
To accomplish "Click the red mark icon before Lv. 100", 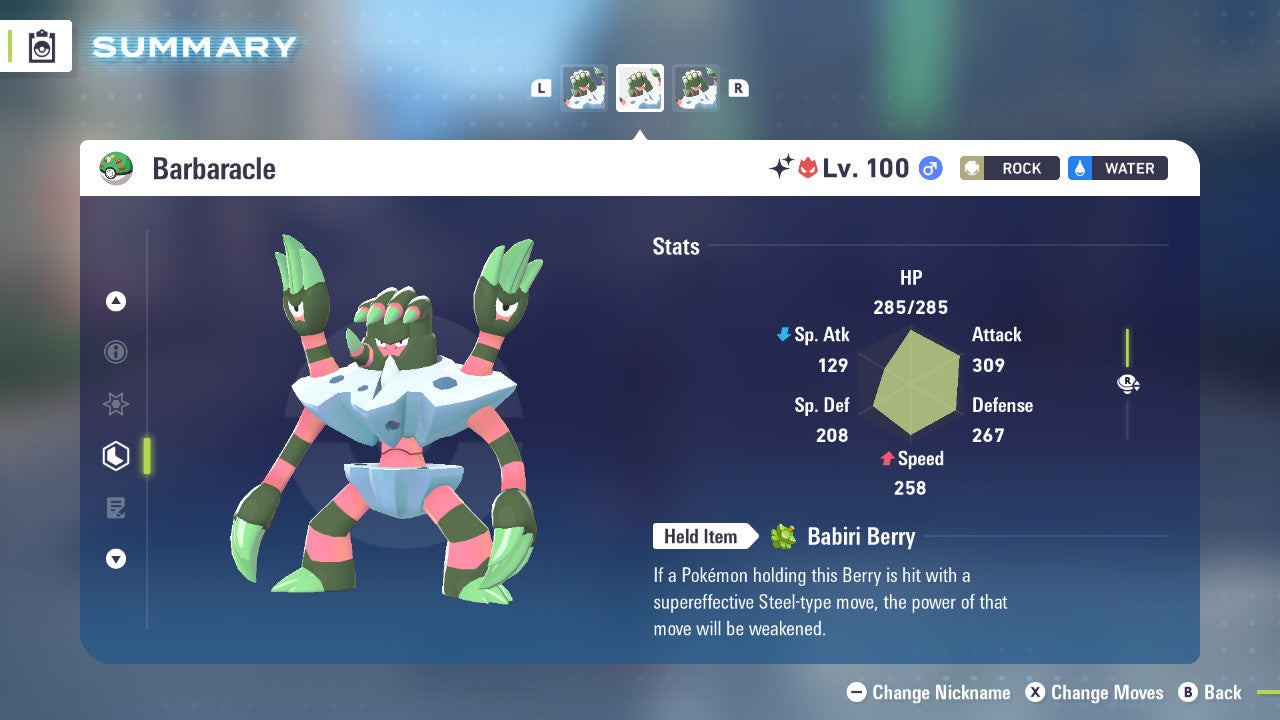I will point(809,168).
